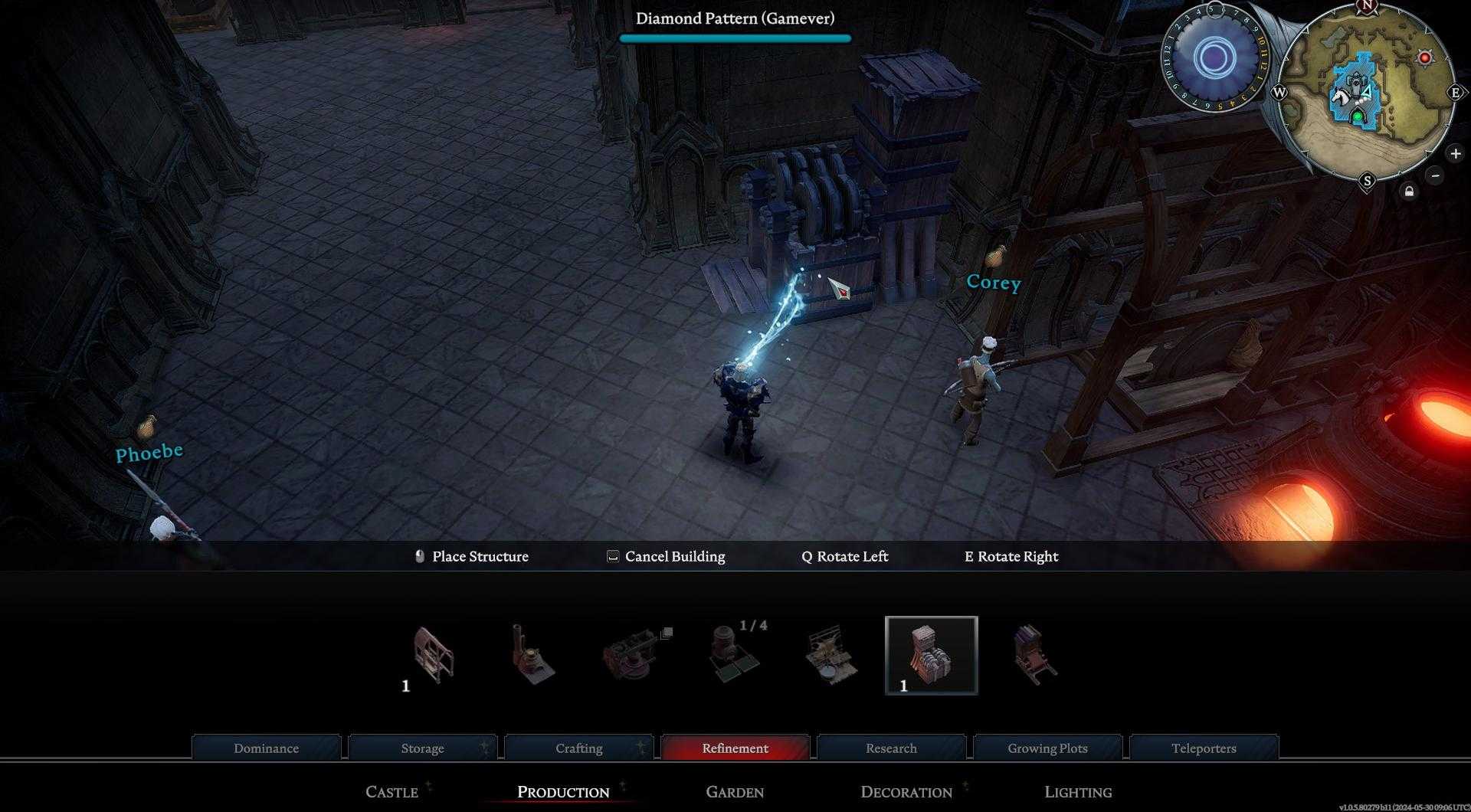
Task: Open the Crafting category tab
Action: tap(579, 748)
